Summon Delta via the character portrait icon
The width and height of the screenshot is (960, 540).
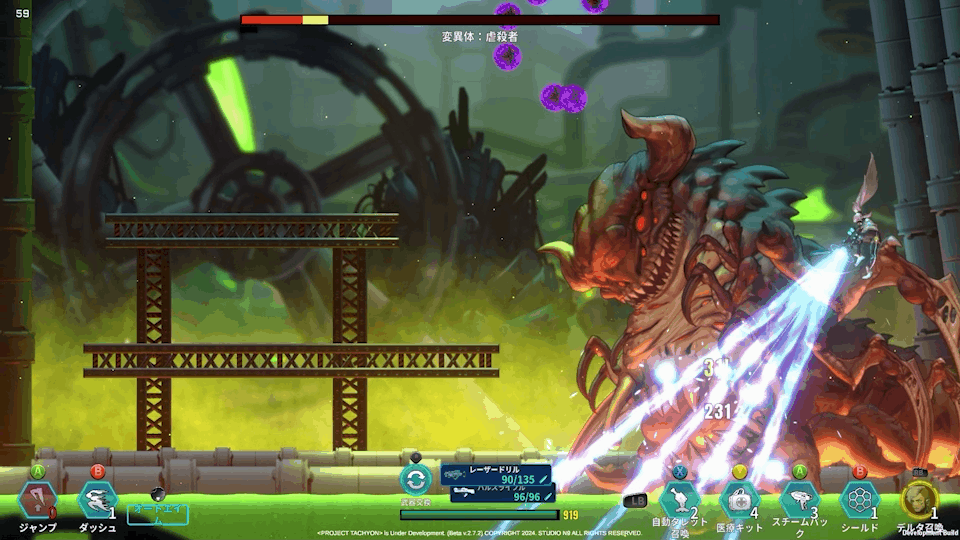(x=920, y=499)
